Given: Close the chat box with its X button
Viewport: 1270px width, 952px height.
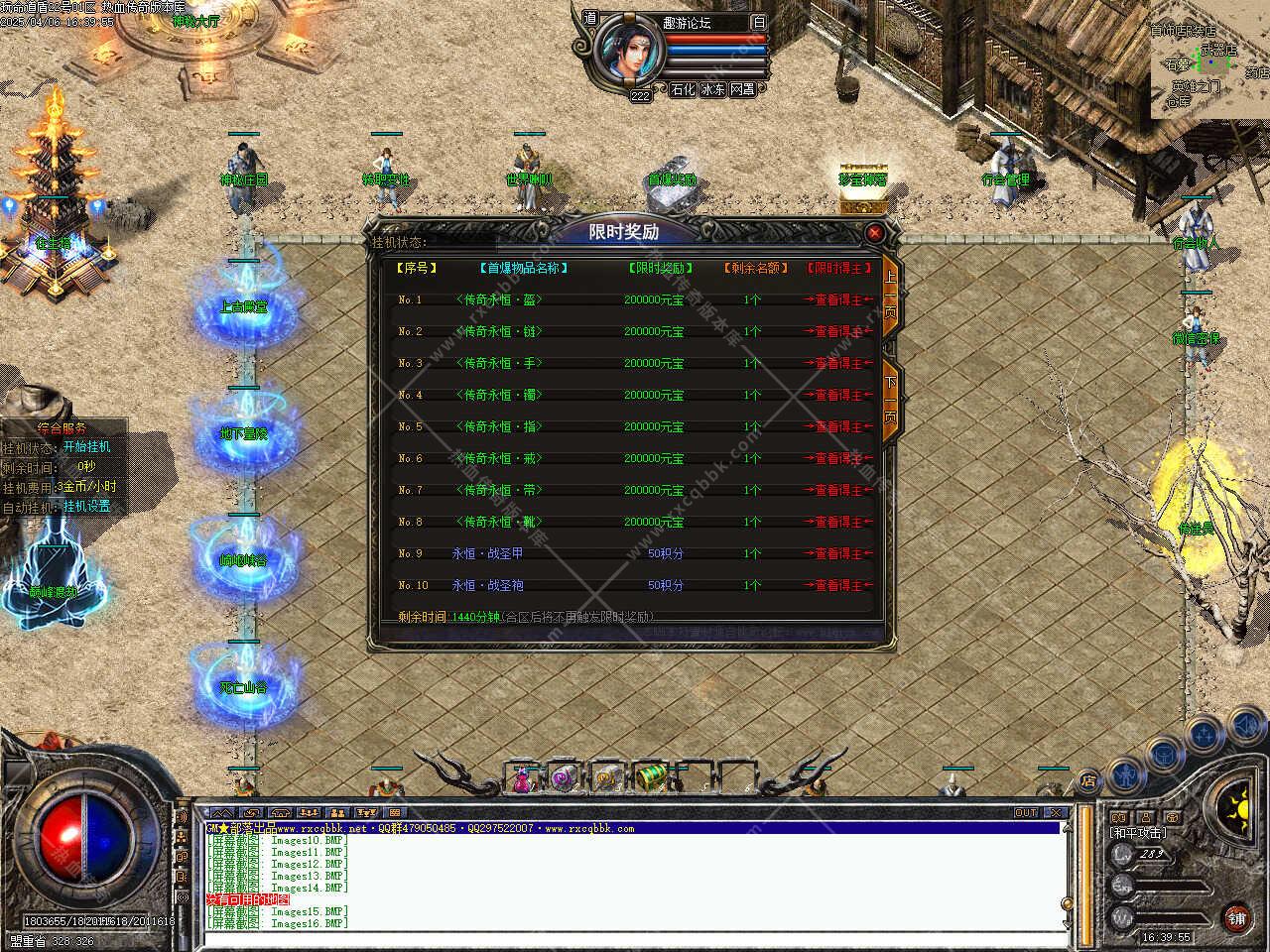Looking at the screenshot, I should 1056,813.
